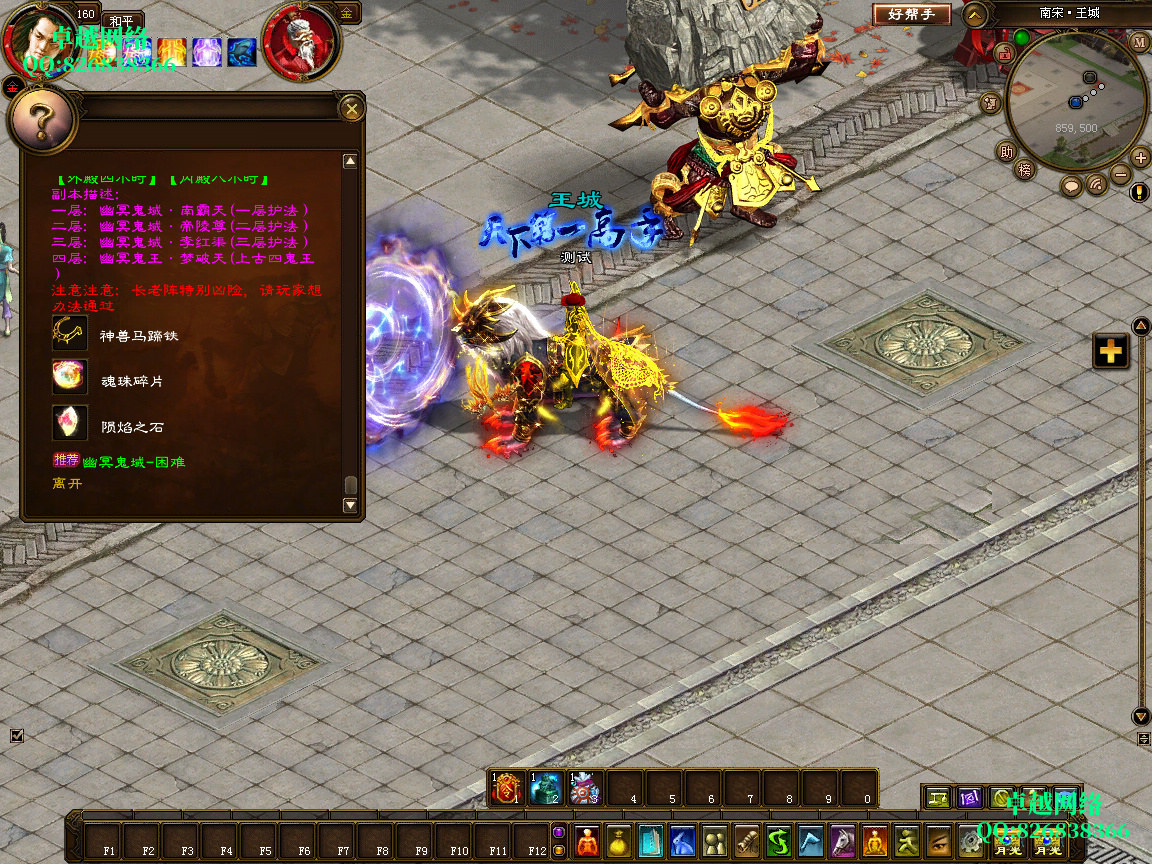Zoom in the minimap with plus button
The height and width of the screenshot is (864, 1152).
click(1140, 157)
